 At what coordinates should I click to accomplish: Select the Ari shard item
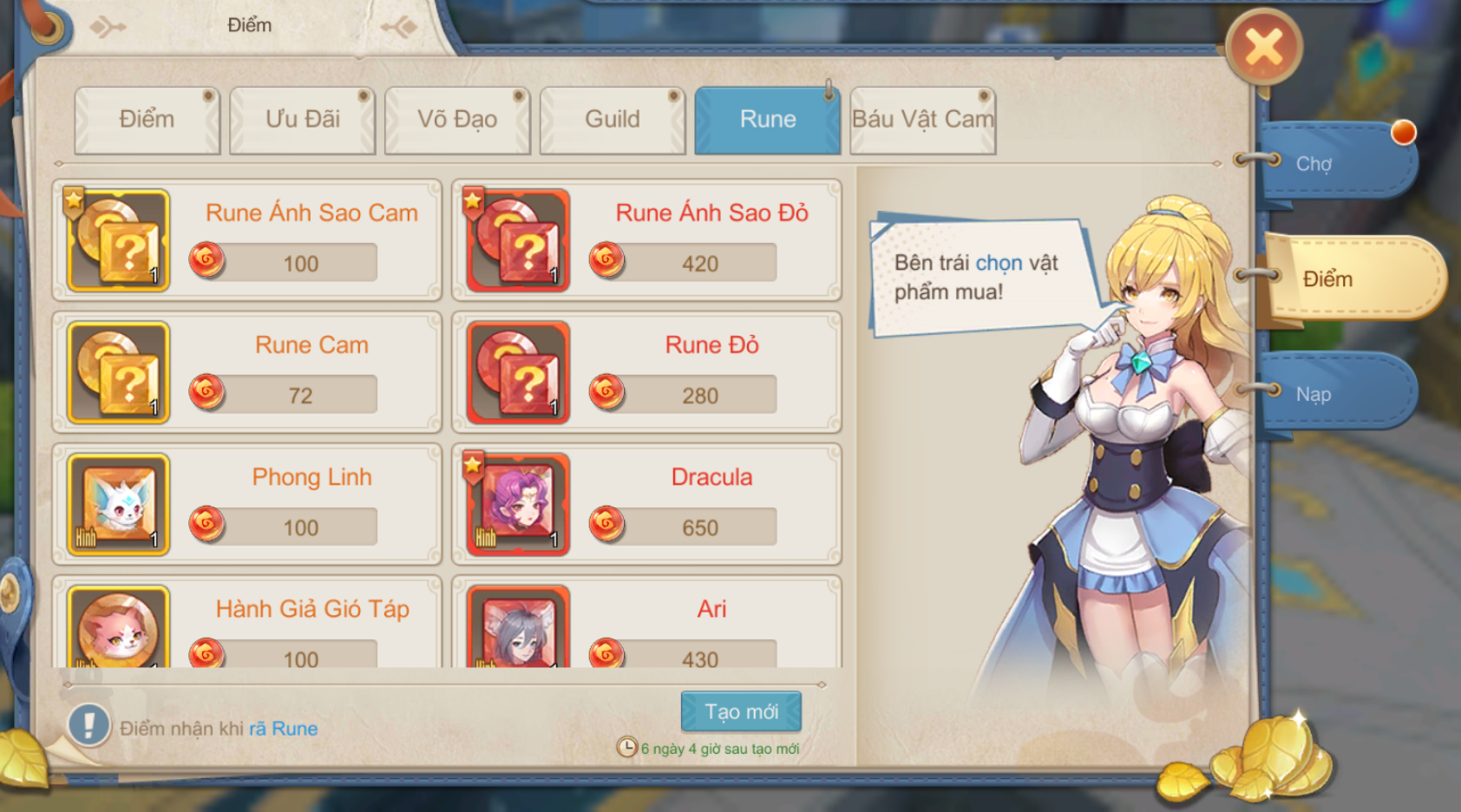click(x=646, y=626)
